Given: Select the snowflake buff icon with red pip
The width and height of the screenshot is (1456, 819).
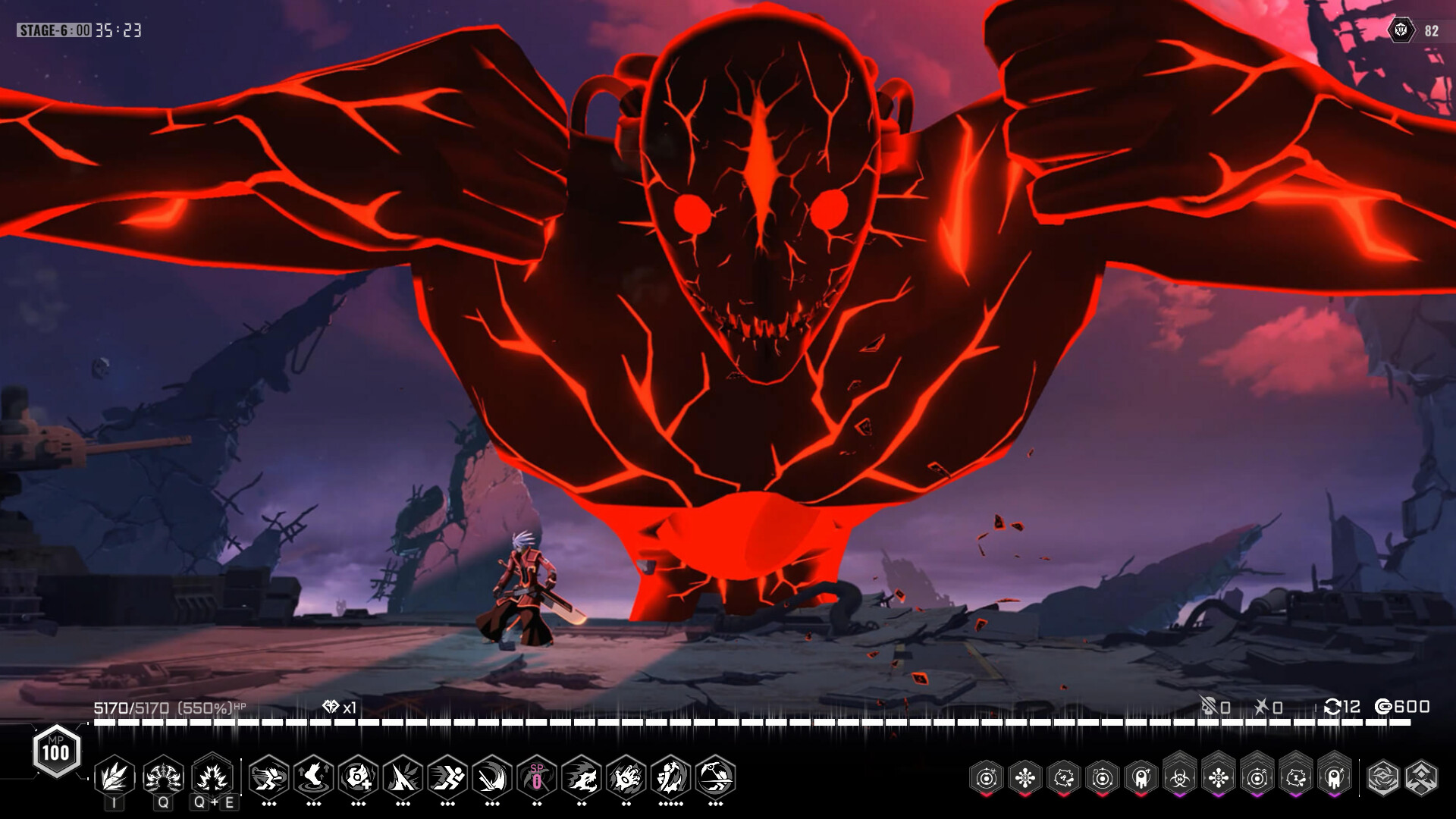Looking at the screenshot, I should click(x=1024, y=776).
